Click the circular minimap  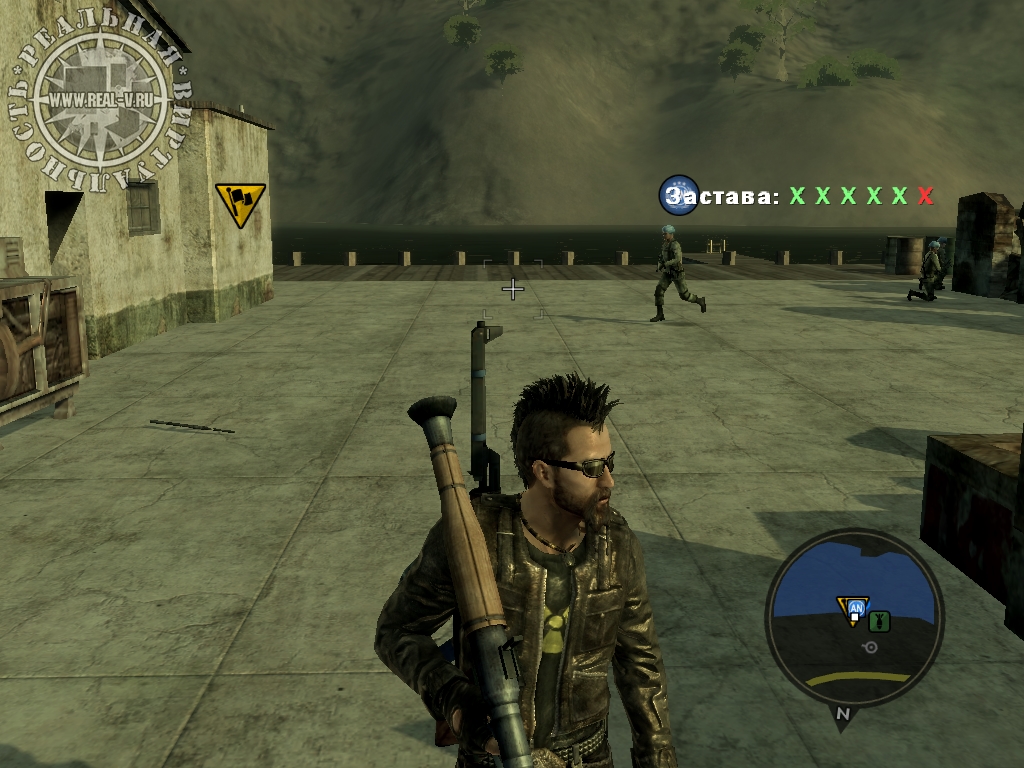(x=854, y=617)
